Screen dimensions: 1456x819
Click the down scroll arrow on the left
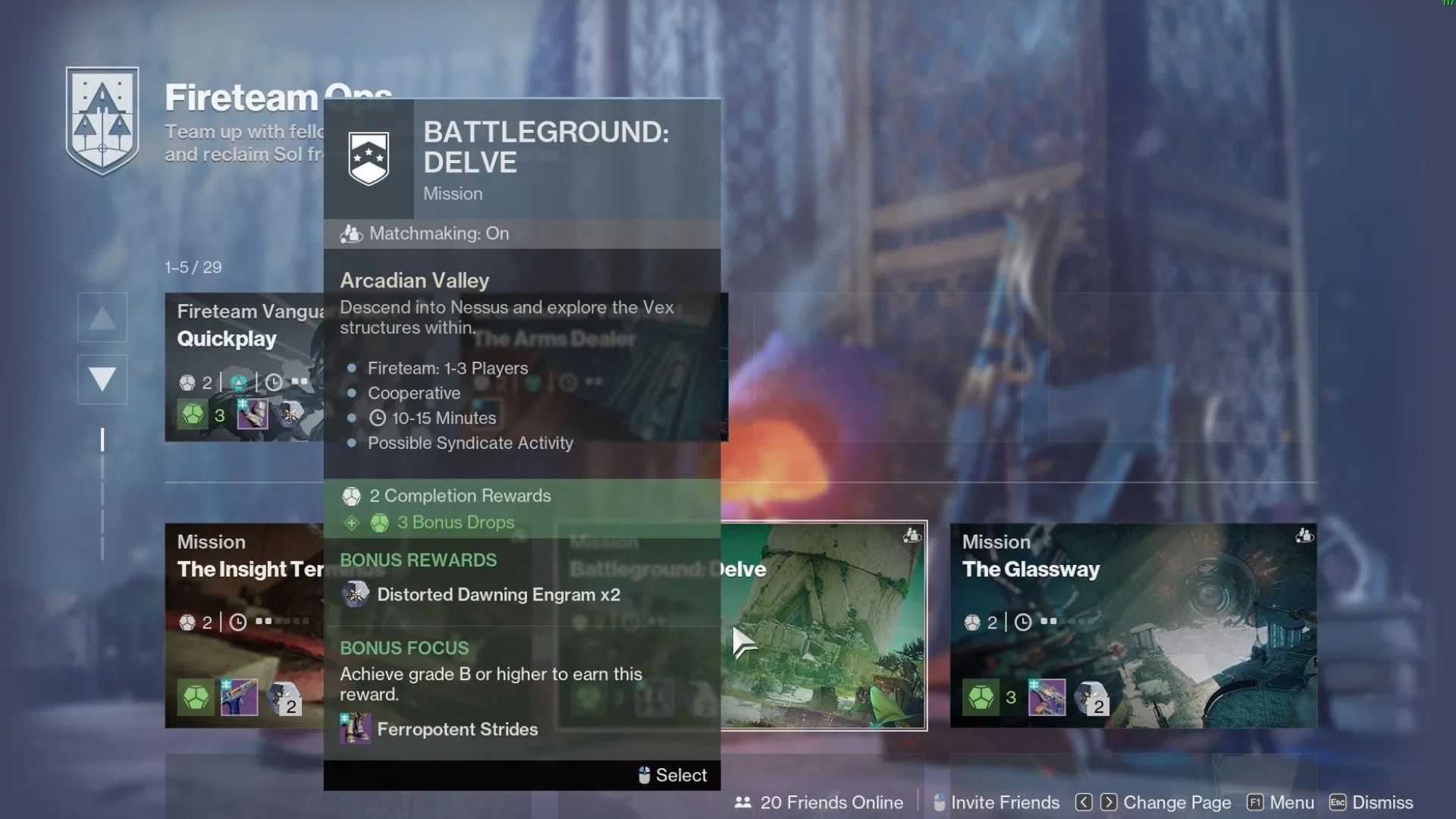[x=102, y=379]
